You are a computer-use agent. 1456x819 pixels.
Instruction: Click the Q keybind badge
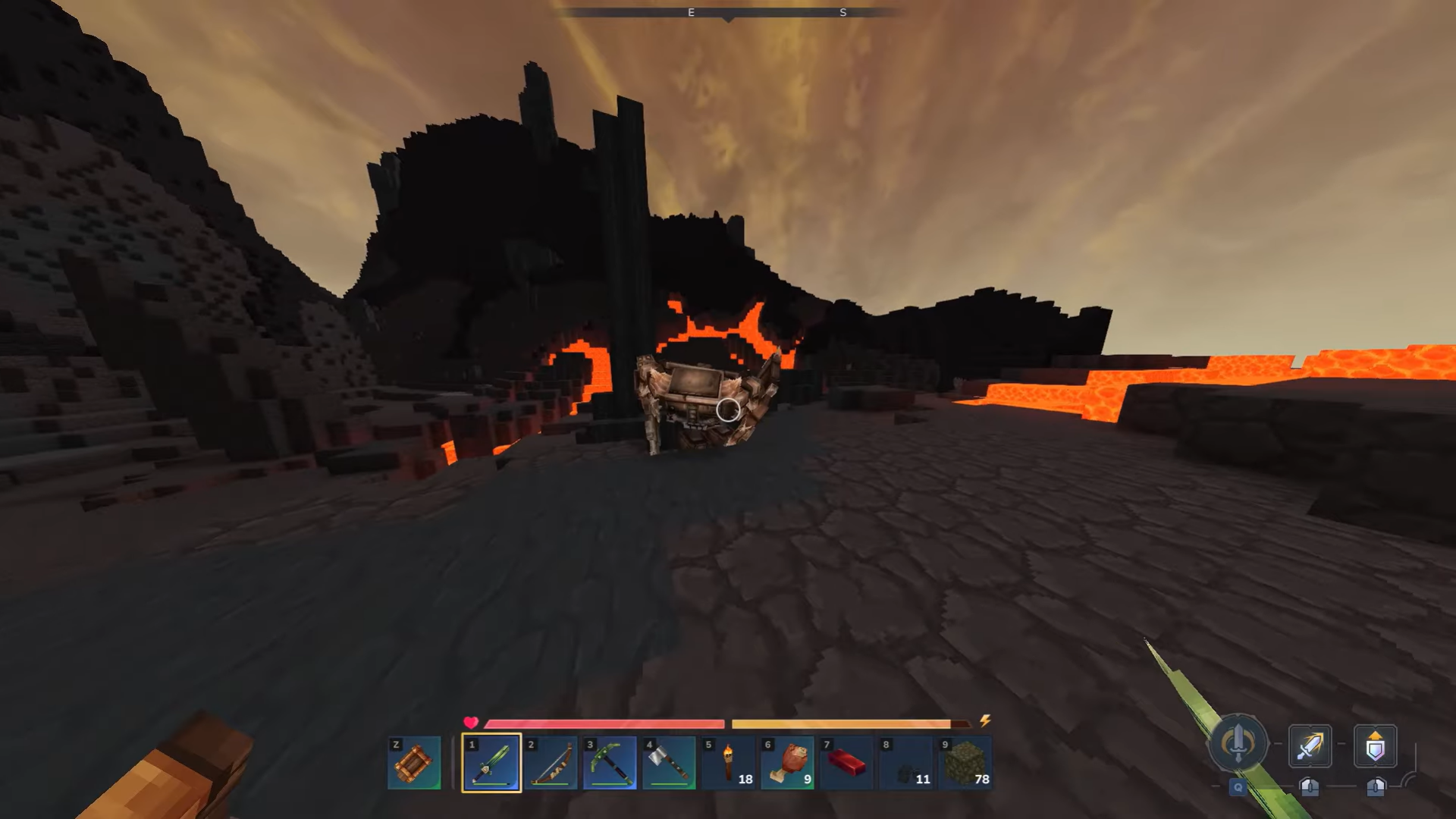point(1237,789)
